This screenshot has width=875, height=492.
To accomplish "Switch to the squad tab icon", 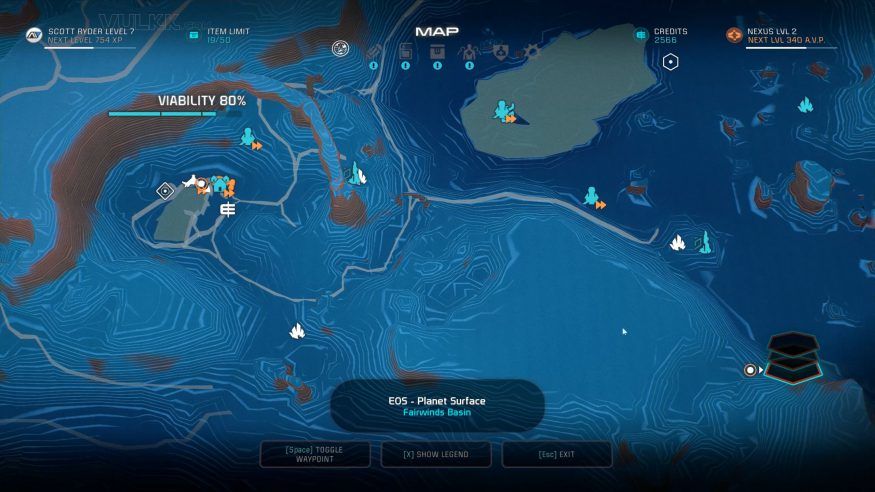I will 468,51.
